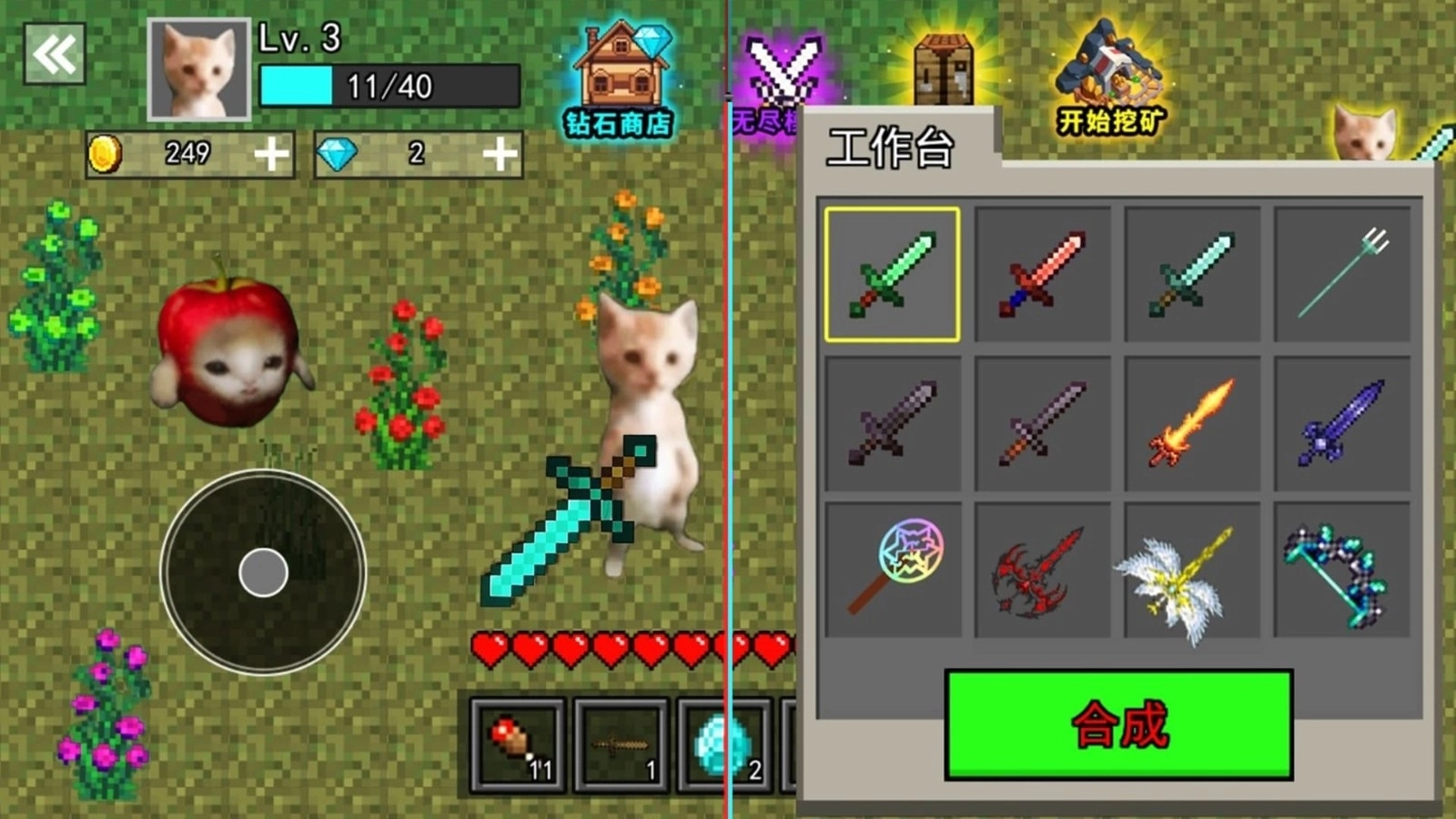
Task: Open the crafting table chest icon
Action: point(944,68)
